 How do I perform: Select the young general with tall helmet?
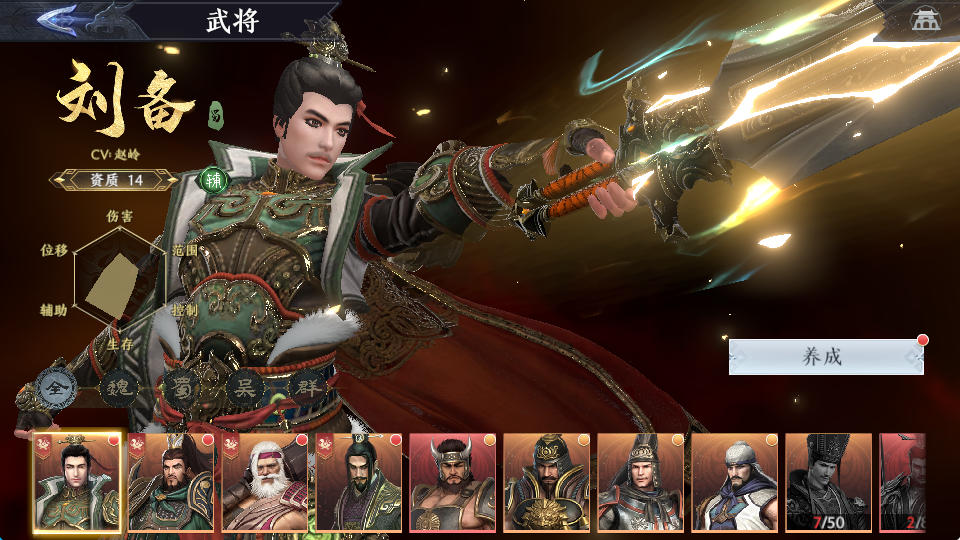click(x=640, y=482)
